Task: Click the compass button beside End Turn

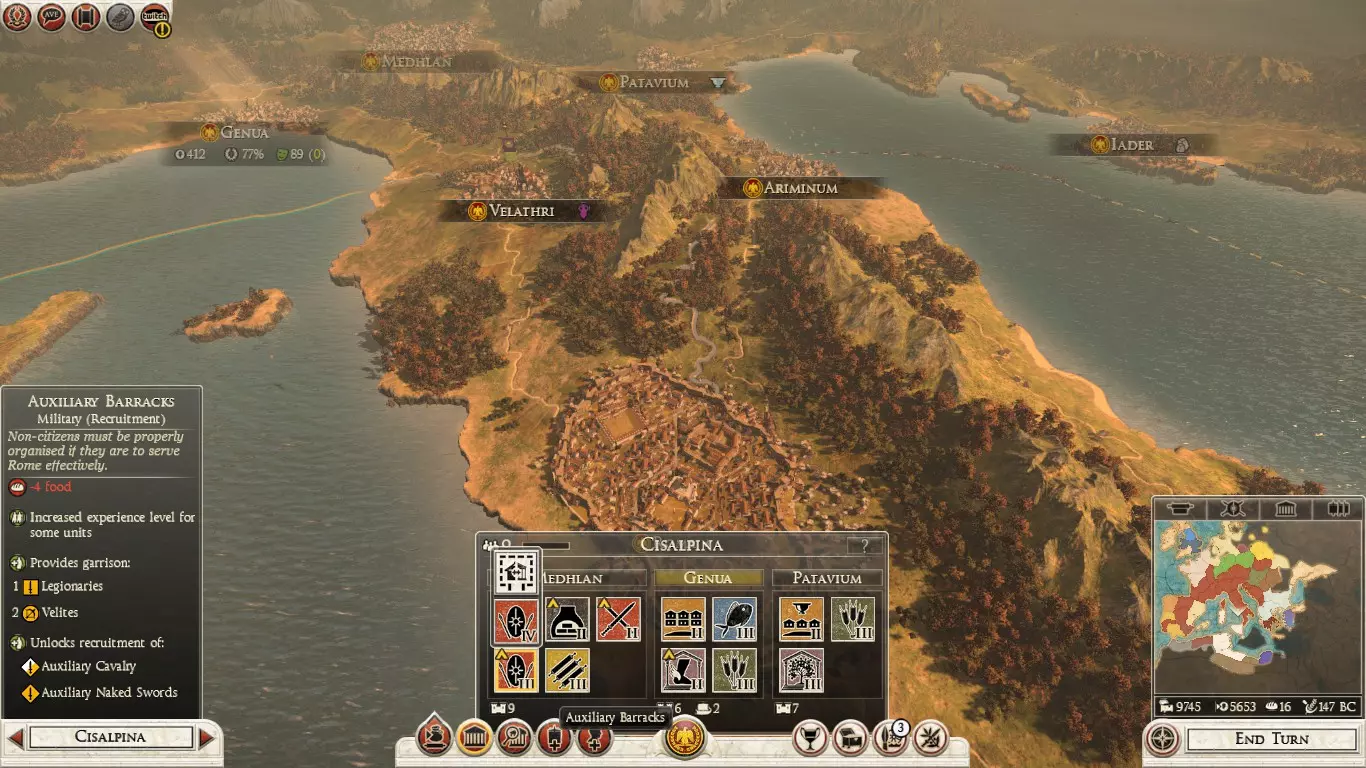Action: (1162, 739)
